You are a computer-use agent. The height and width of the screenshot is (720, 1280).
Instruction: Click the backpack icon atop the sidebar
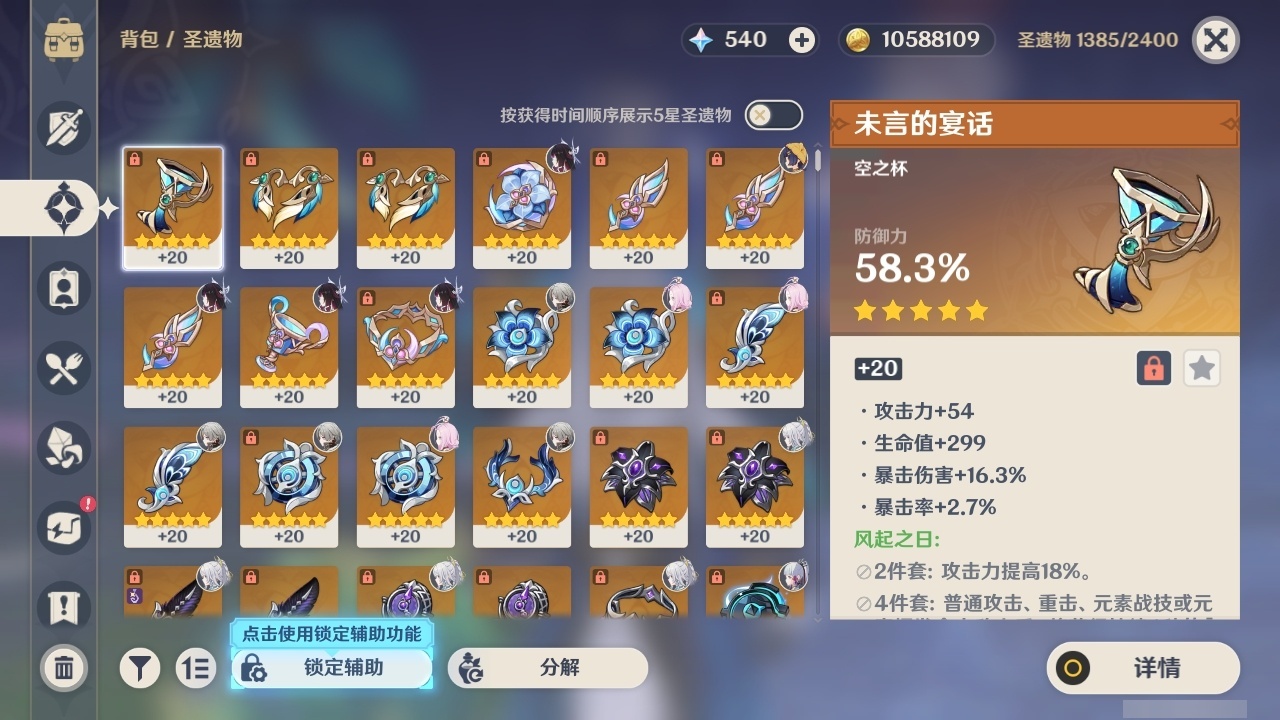pyautogui.click(x=62, y=40)
